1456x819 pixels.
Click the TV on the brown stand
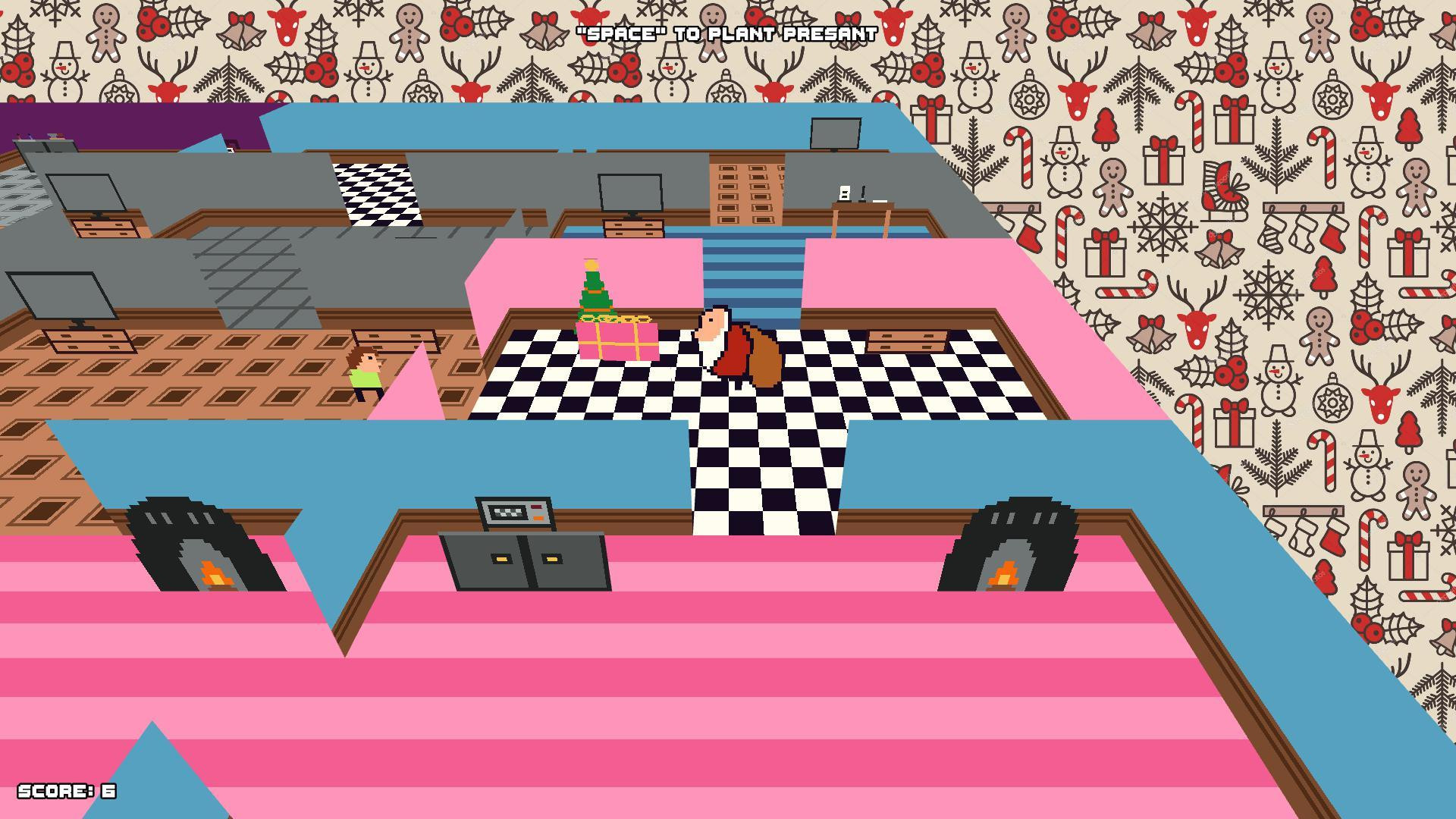(629, 193)
